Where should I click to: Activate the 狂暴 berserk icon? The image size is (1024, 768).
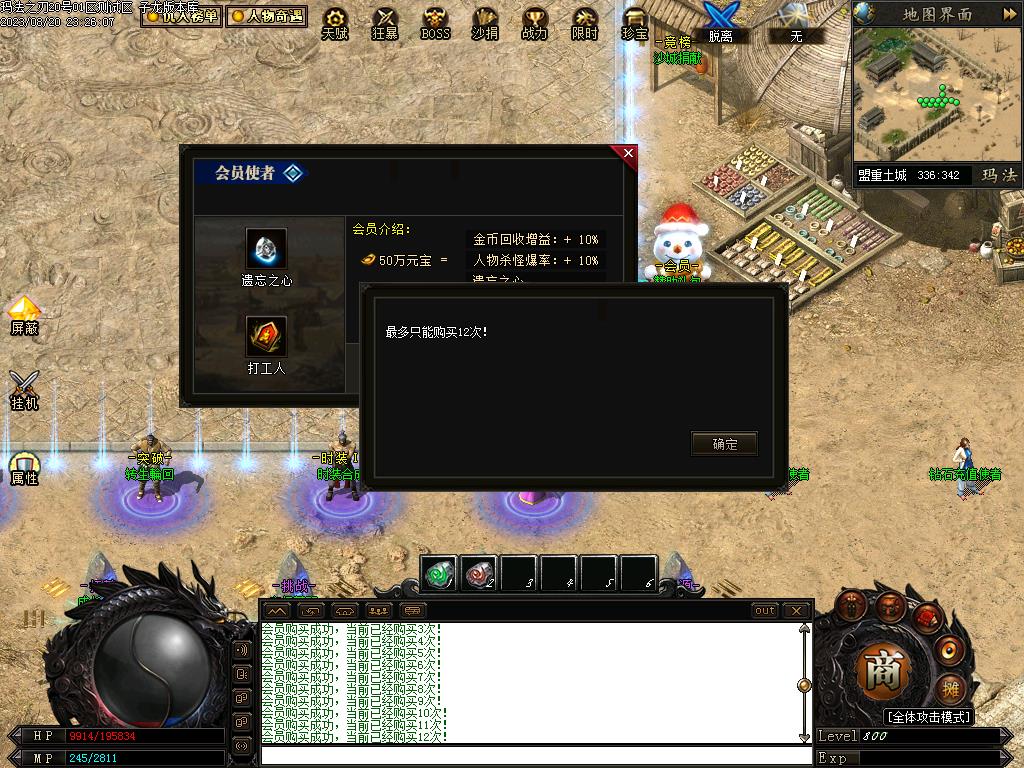[x=385, y=22]
